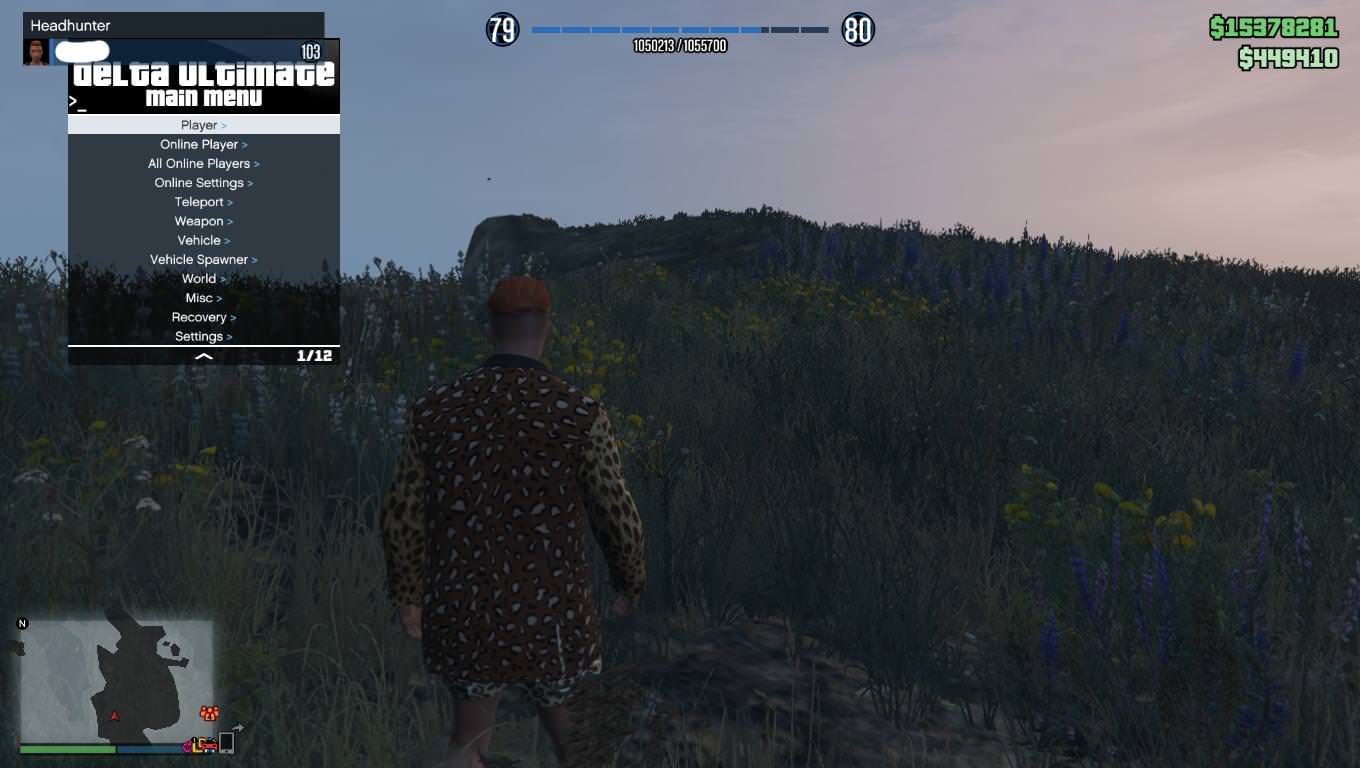Click the minimap
Image resolution: width=1360 pixels, height=768 pixels.
[x=116, y=680]
